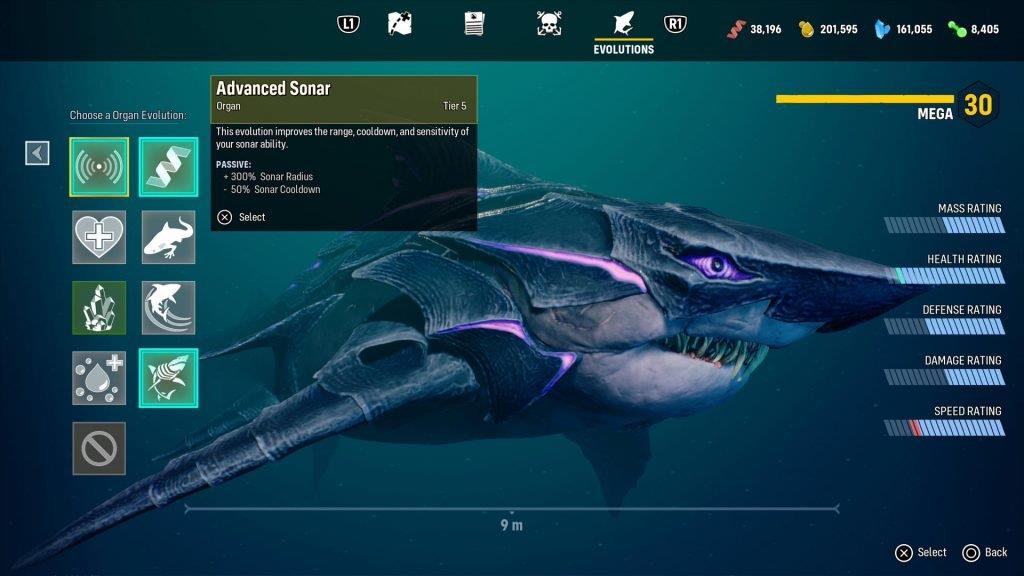Viewport: 1024px width, 576px height.
Task: Select the striped shark organ evolution
Action: [x=168, y=378]
